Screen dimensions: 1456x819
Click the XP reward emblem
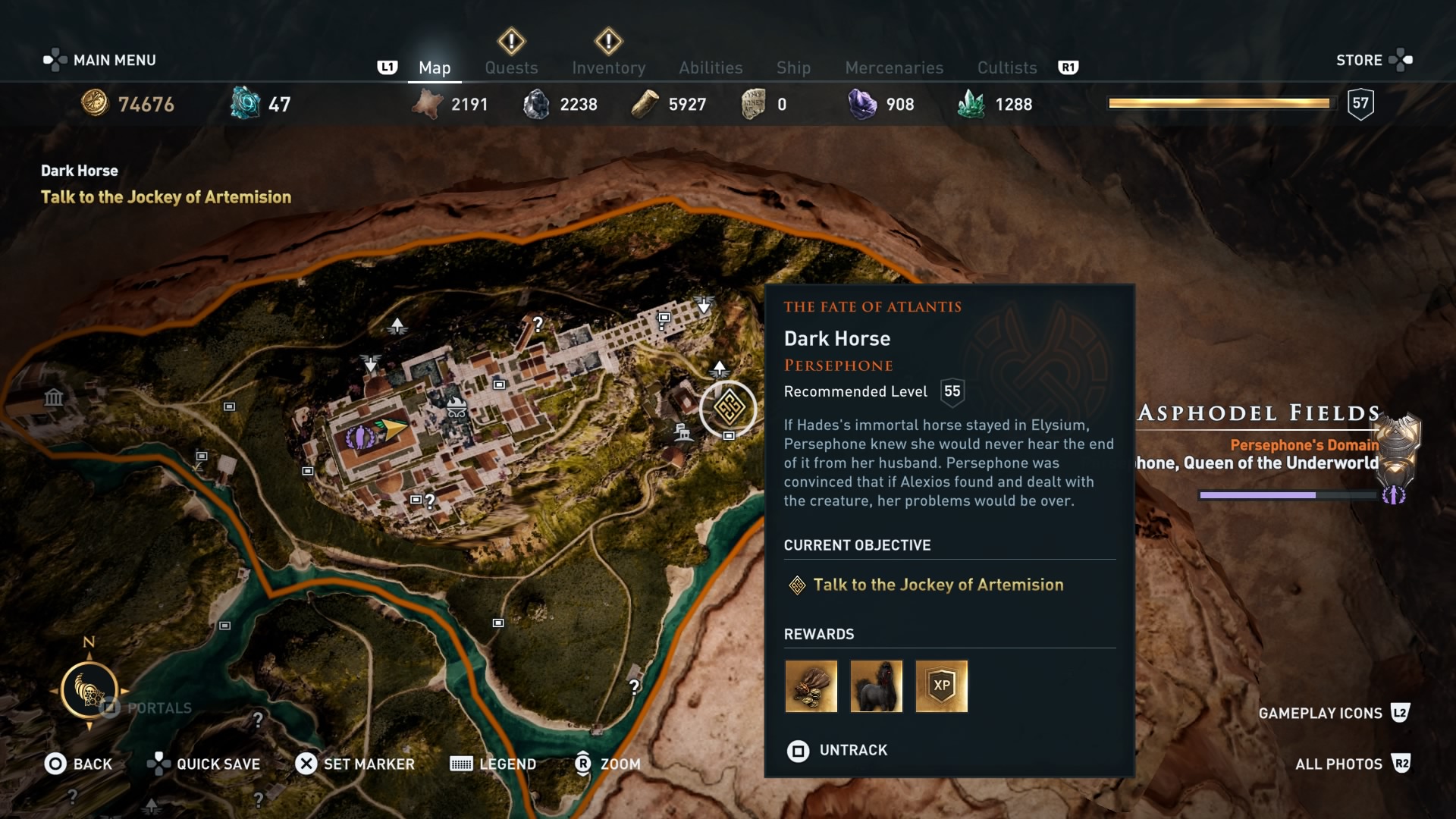pos(943,686)
